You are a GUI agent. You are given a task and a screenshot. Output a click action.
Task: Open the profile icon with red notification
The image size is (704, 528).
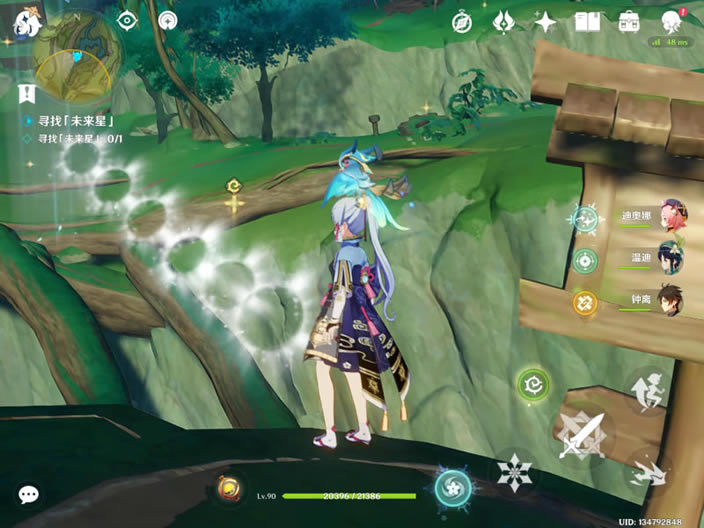(672, 21)
